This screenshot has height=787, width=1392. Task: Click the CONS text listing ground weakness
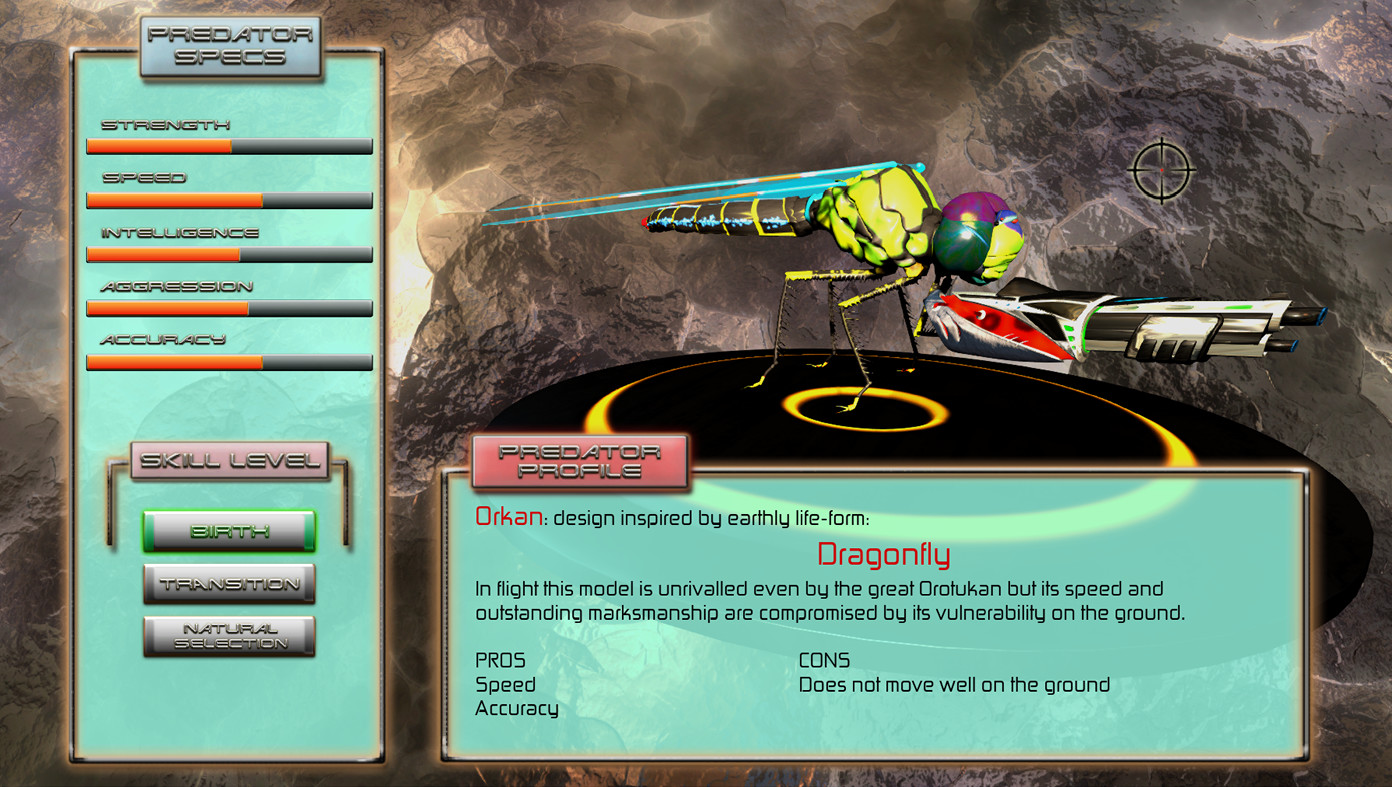click(x=953, y=684)
